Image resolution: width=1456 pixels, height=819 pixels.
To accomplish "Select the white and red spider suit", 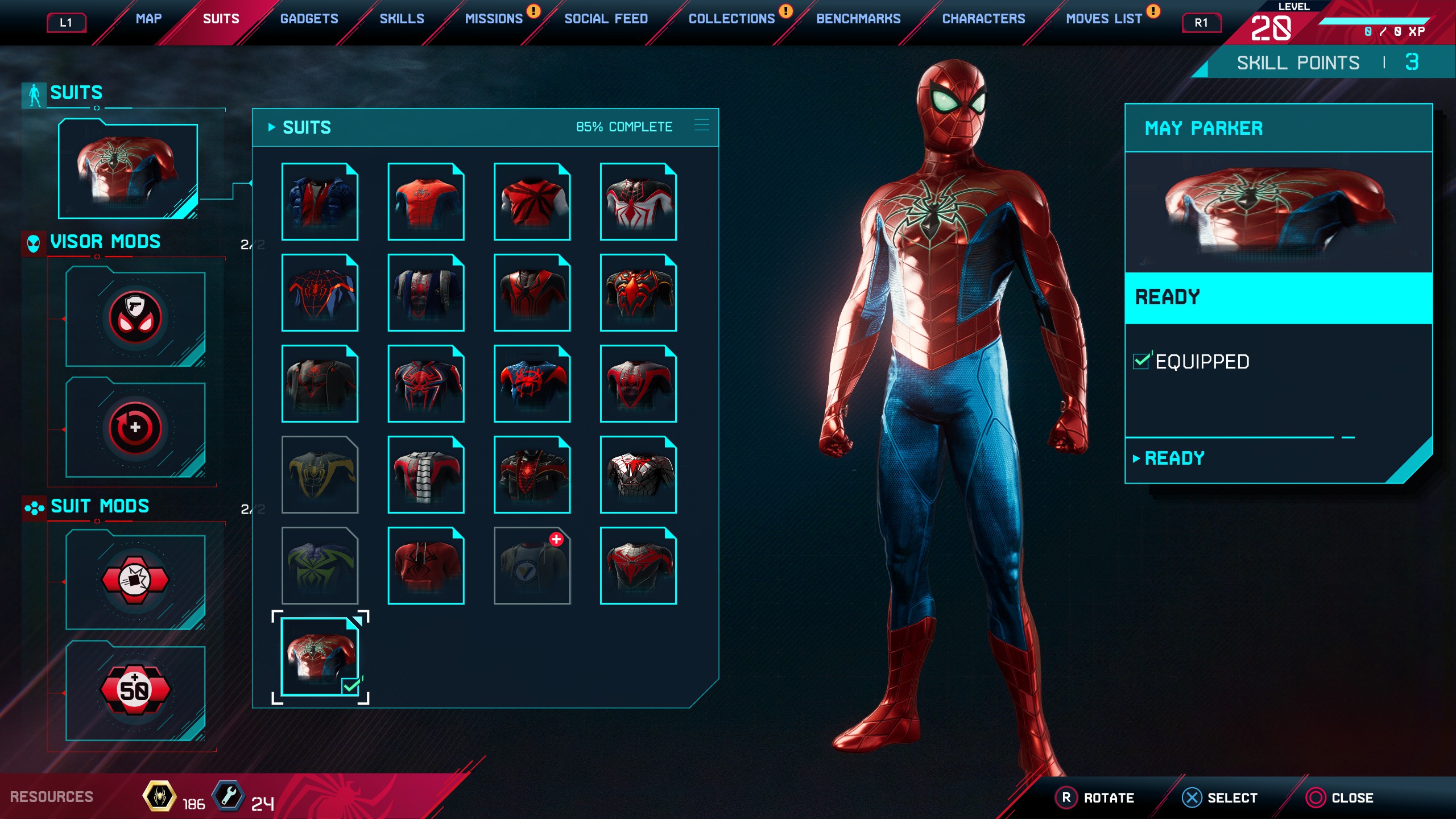I will point(638,202).
